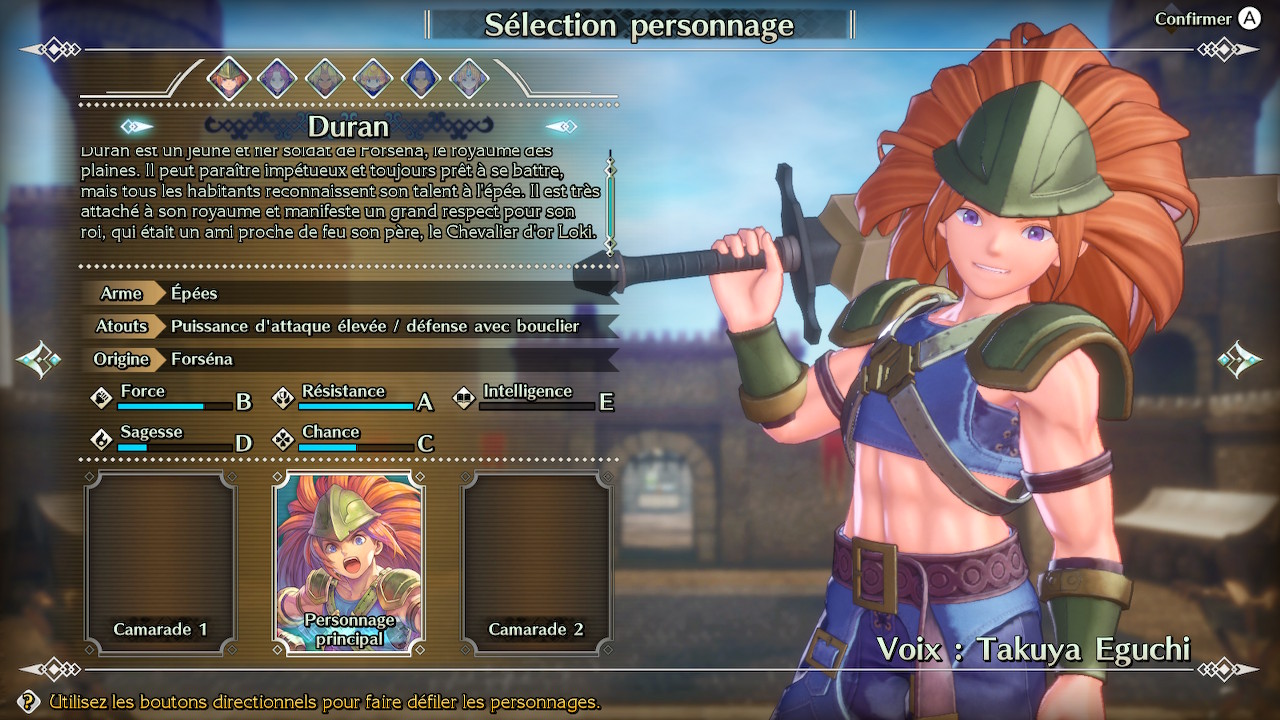1280x720 pixels.
Task: Click the arrow left of Duran's name
Action: pyautogui.click(x=137, y=127)
